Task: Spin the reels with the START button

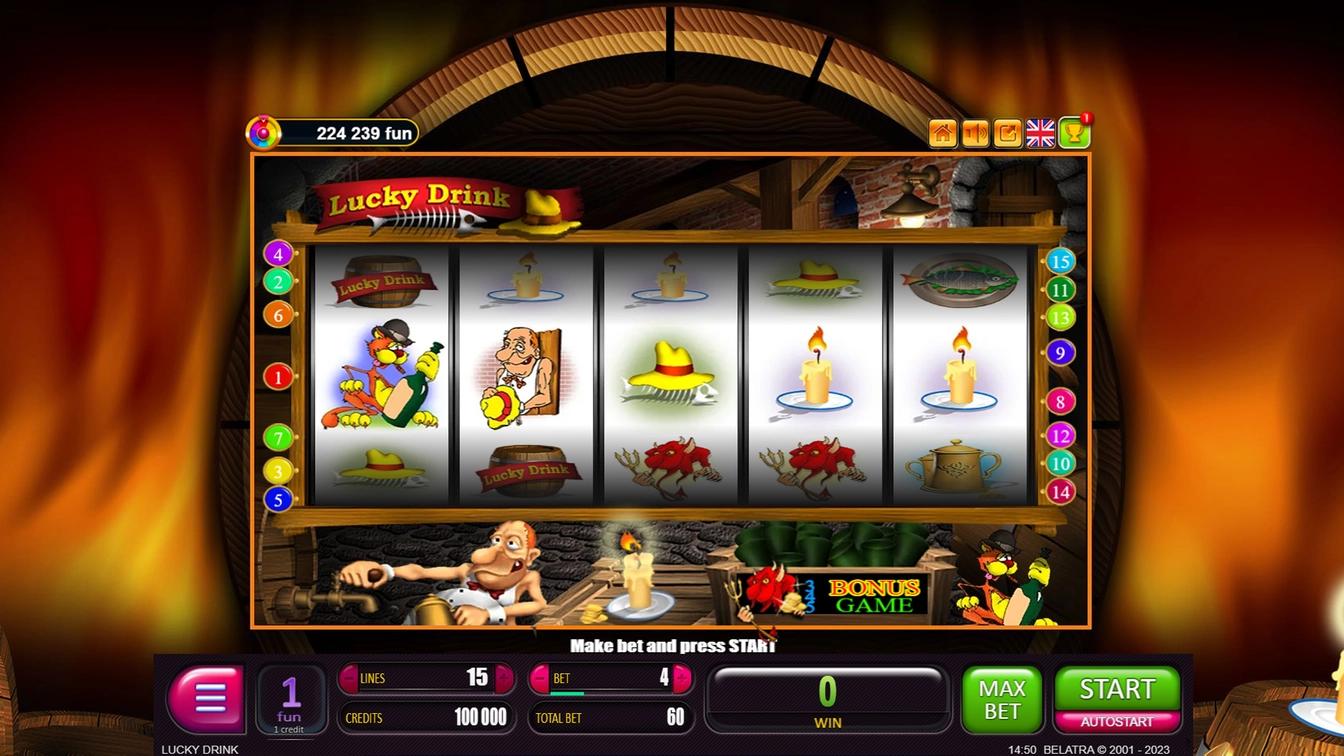Action: click(1116, 689)
